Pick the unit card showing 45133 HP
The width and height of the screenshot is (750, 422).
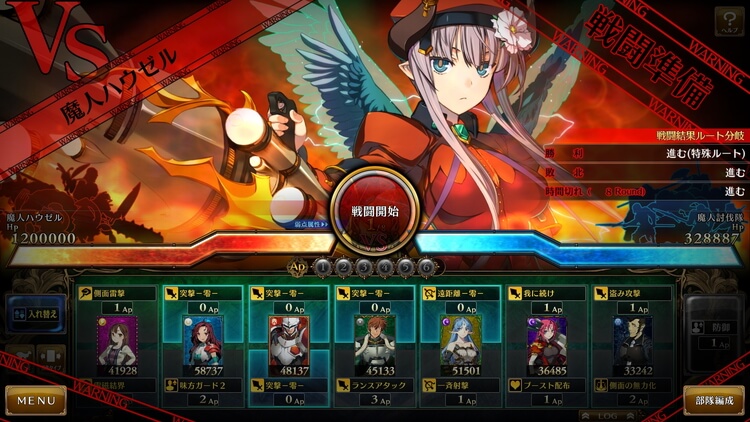tap(374, 346)
